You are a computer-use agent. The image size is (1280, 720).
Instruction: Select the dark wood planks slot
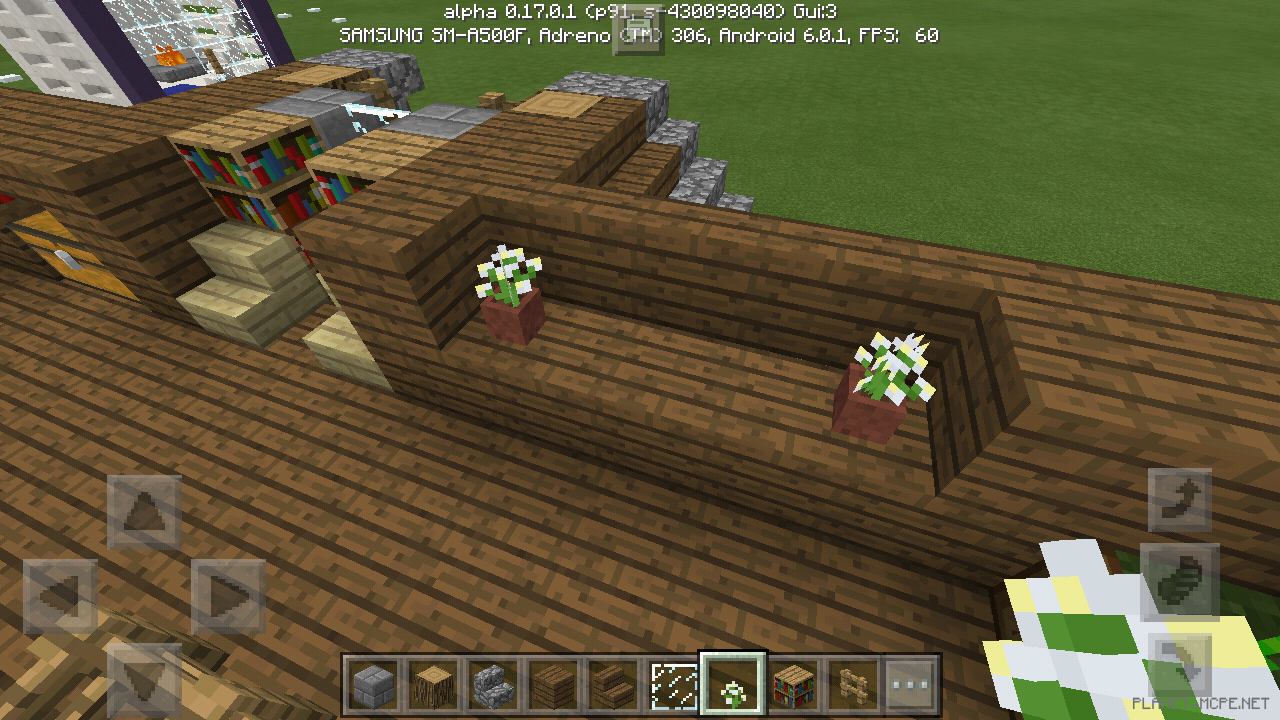click(x=551, y=685)
